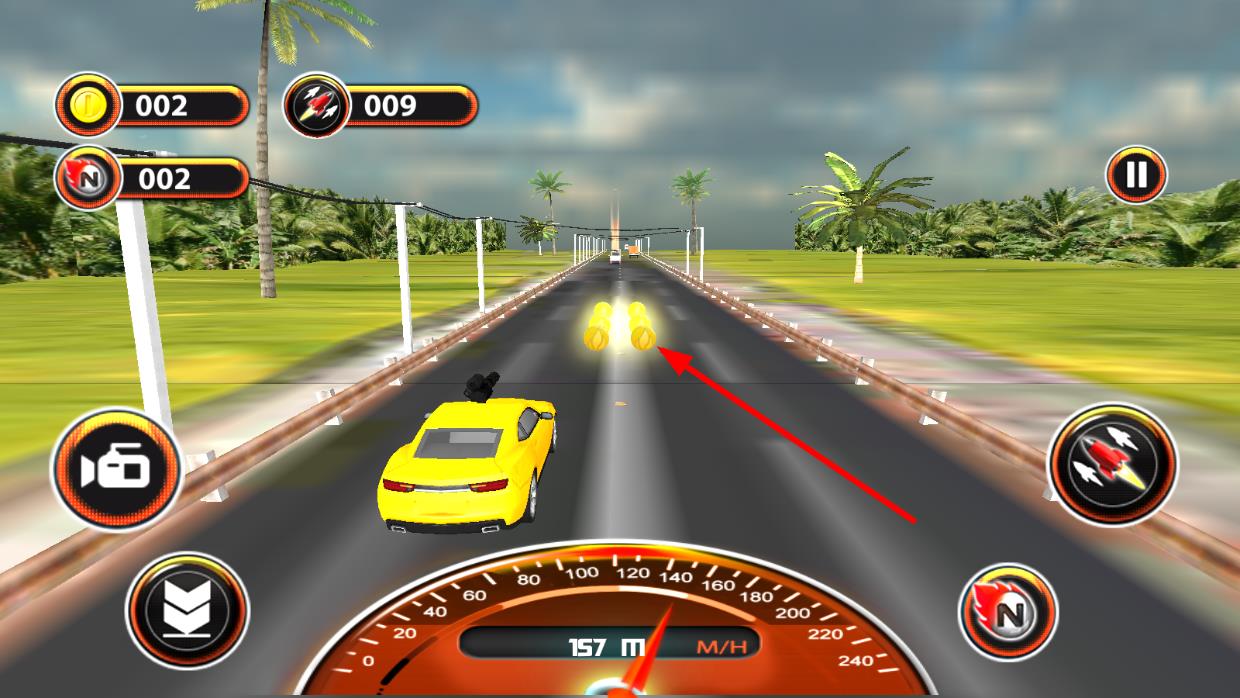Tap the brake down-arrow button
This screenshot has width=1240, height=698.
coord(187,610)
